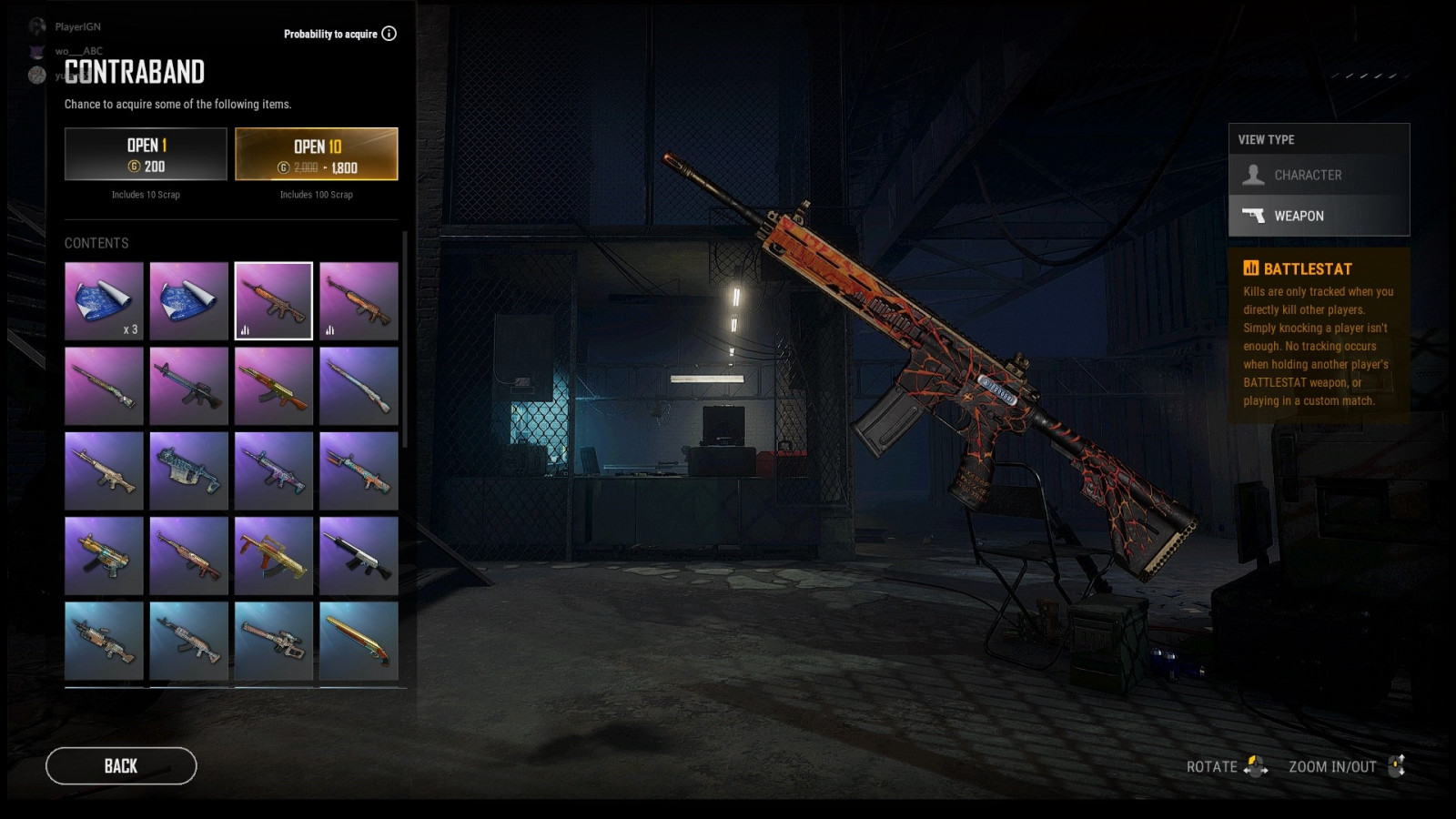Select the single blueprint tile without a count
The width and height of the screenshot is (1456, 819).
click(188, 301)
